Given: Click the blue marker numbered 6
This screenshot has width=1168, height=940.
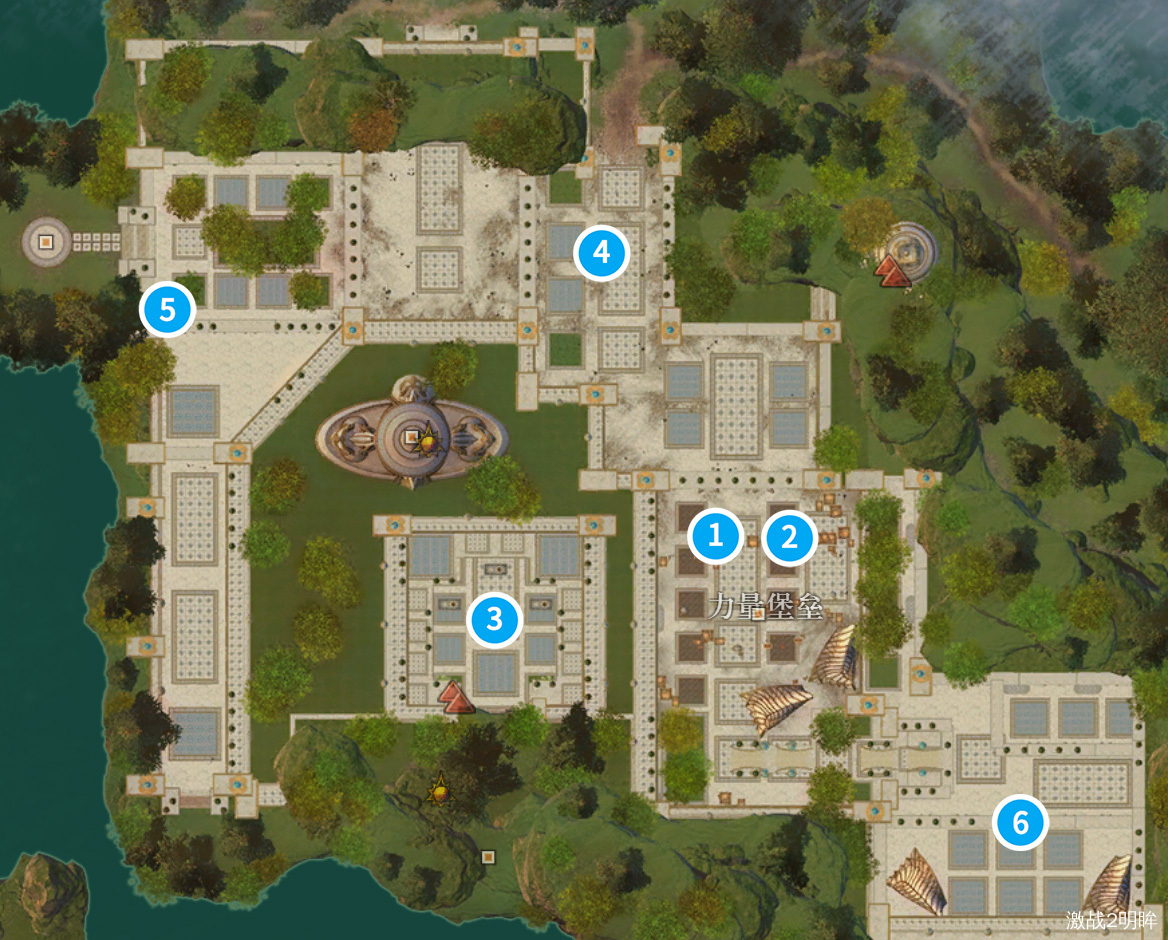Looking at the screenshot, I should point(1020,823).
